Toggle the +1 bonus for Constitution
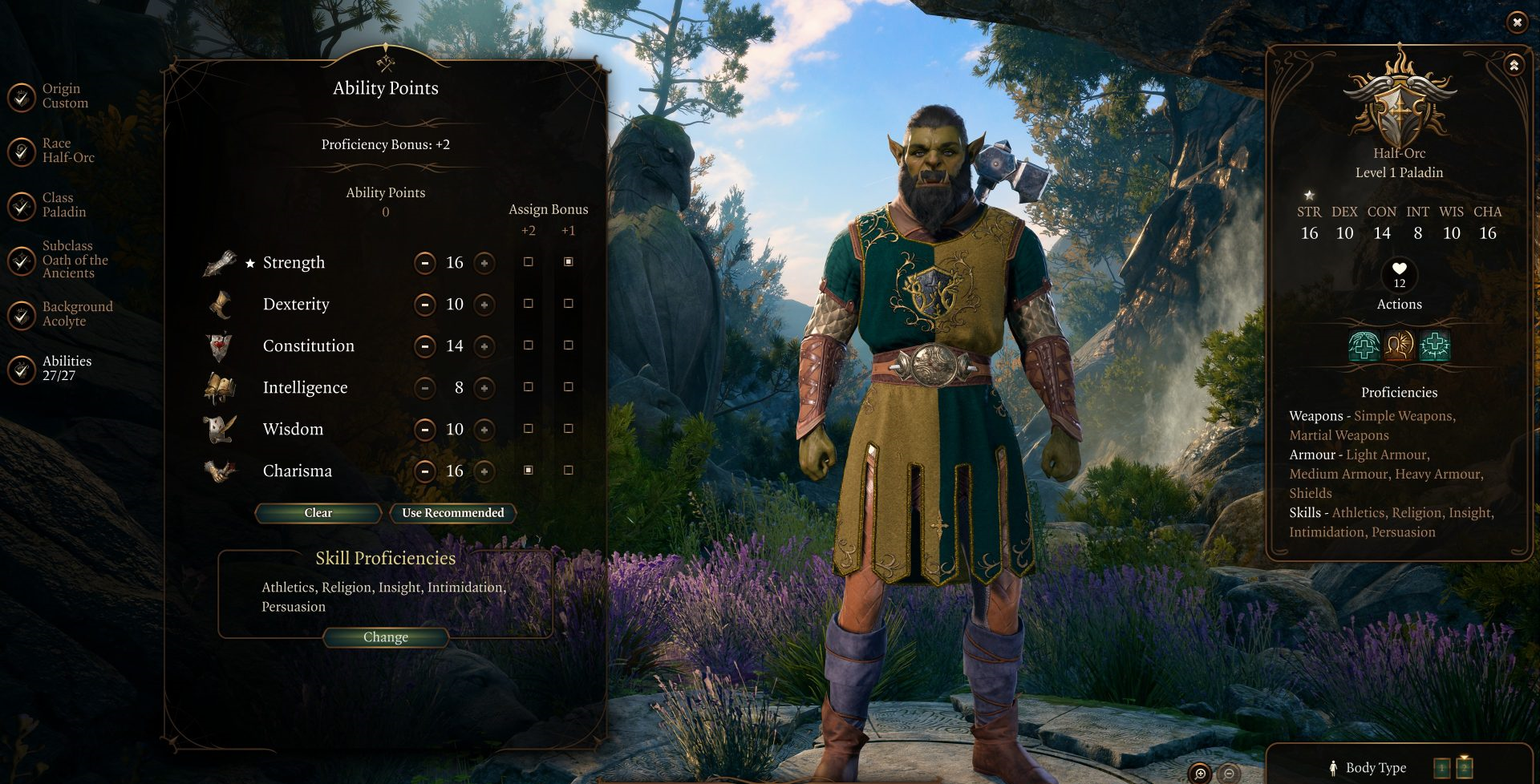Image resolution: width=1540 pixels, height=784 pixels. tap(569, 346)
